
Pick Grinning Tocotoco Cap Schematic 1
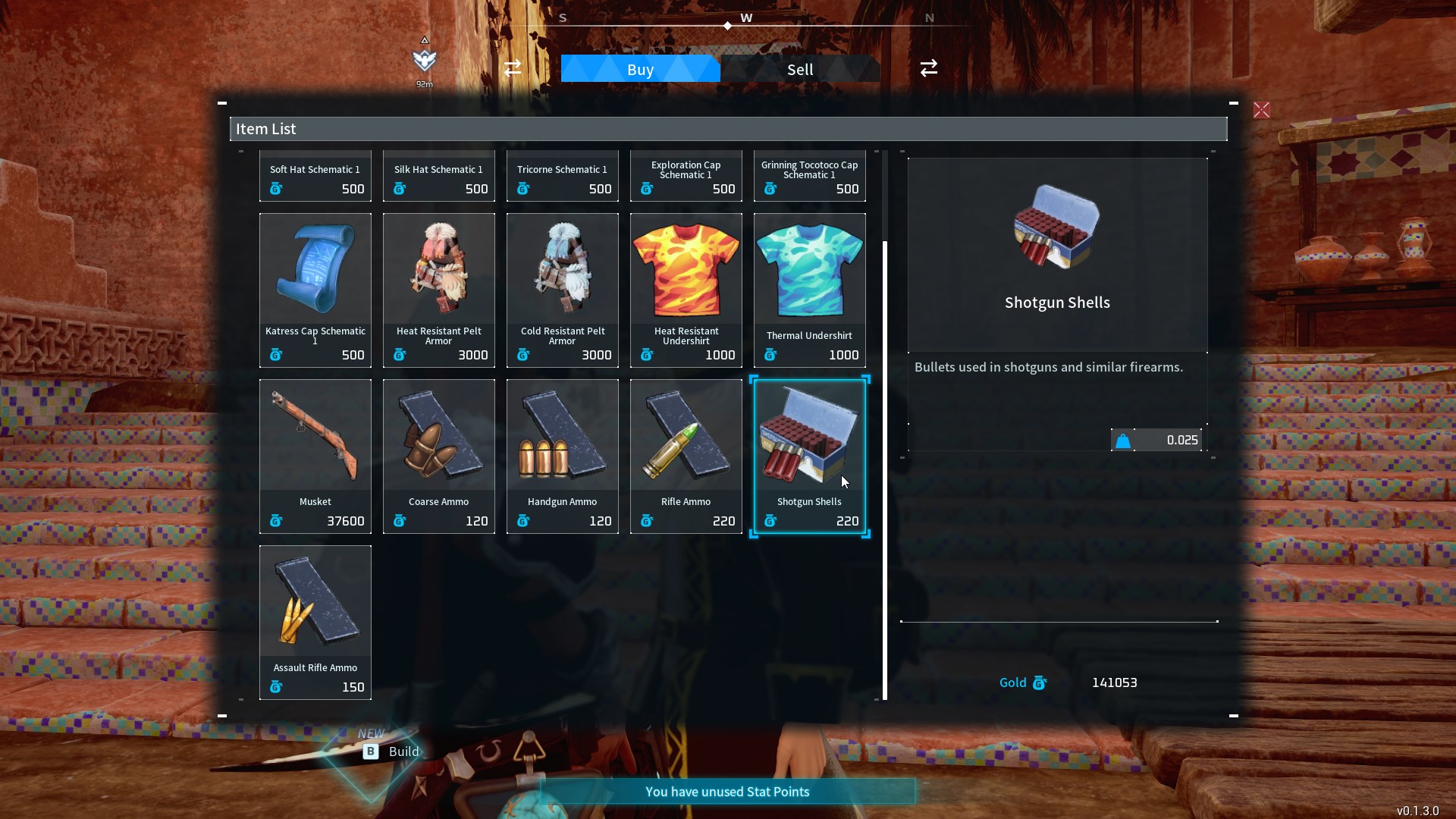point(809,177)
